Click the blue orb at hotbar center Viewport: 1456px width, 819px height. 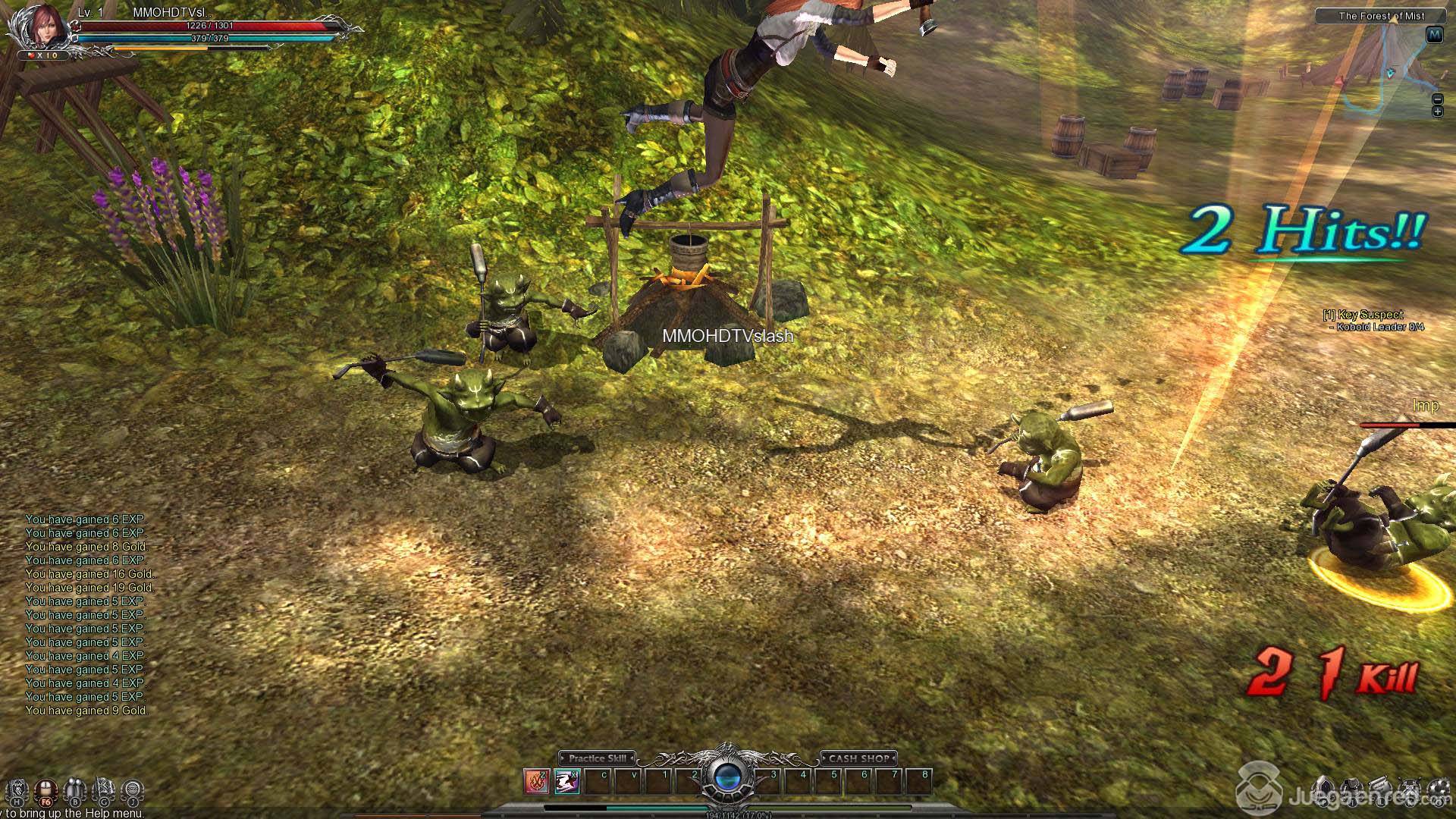[727, 777]
